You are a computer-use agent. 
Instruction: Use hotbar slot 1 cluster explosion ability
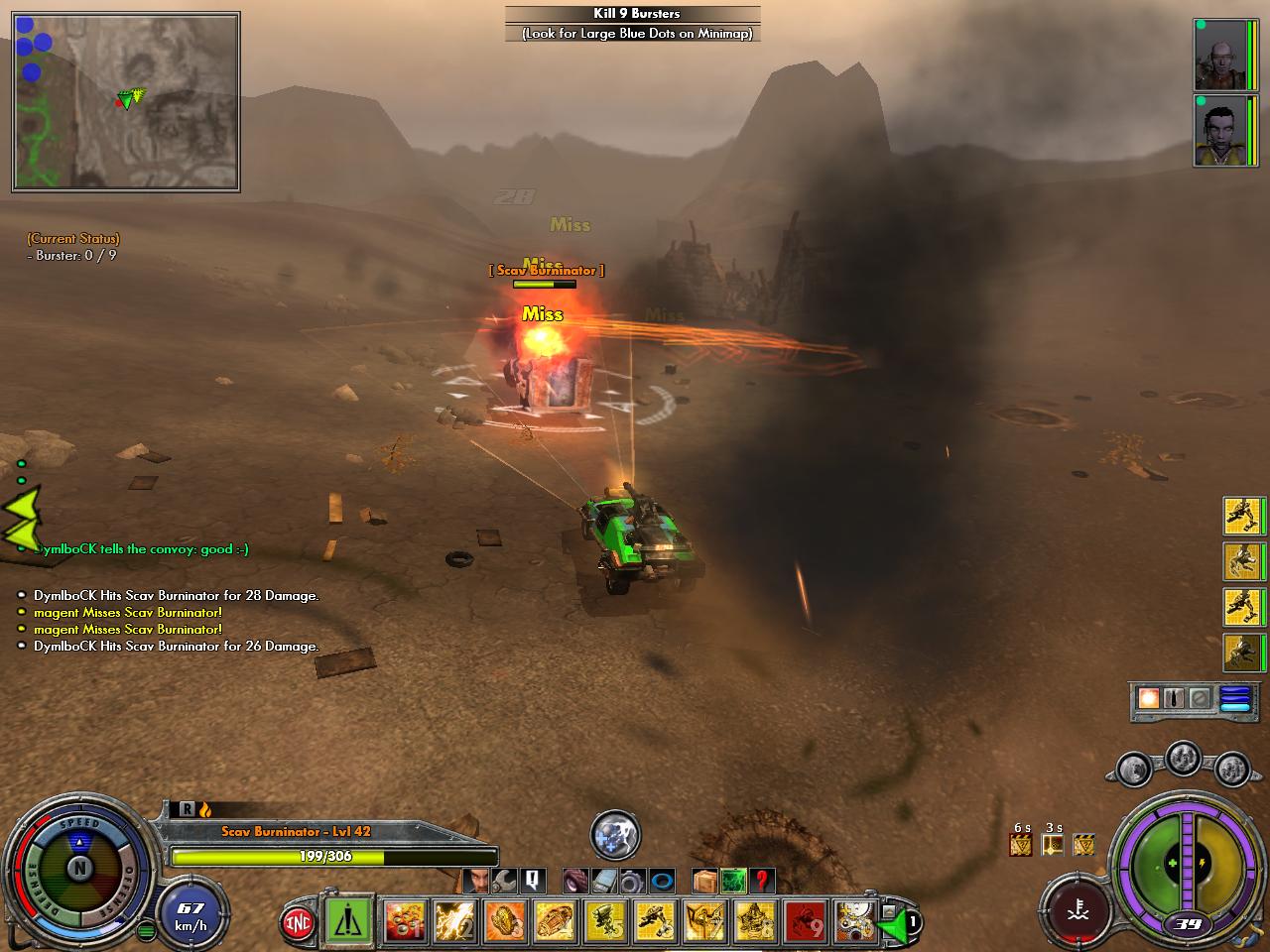point(406,921)
